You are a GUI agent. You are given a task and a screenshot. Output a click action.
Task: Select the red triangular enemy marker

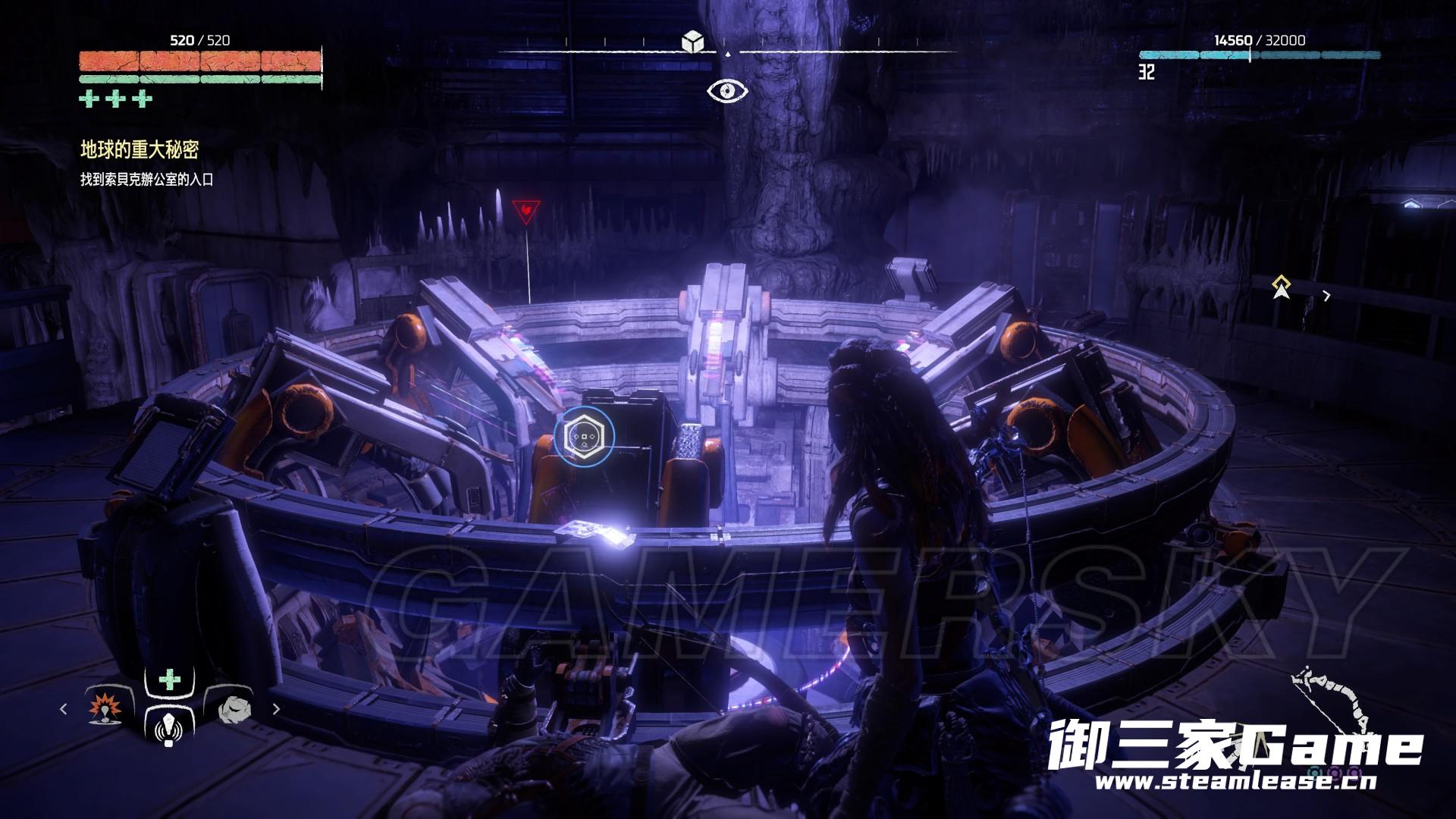pyautogui.click(x=526, y=211)
